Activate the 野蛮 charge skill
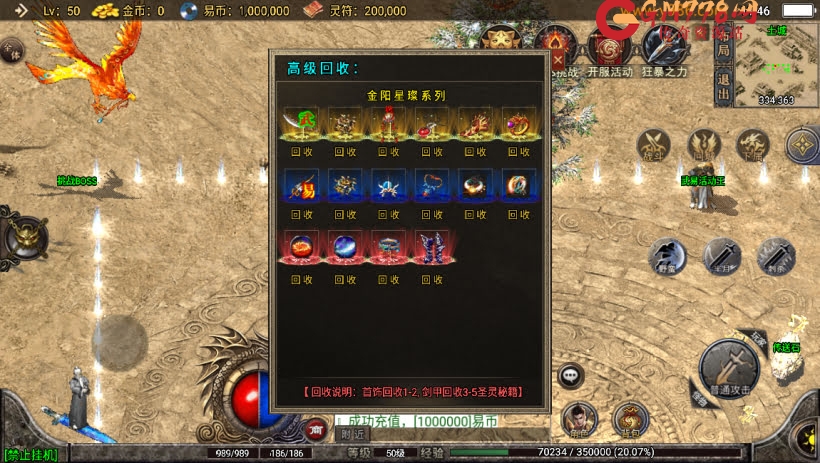Viewport: 820px width, 463px height. (x=666, y=256)
